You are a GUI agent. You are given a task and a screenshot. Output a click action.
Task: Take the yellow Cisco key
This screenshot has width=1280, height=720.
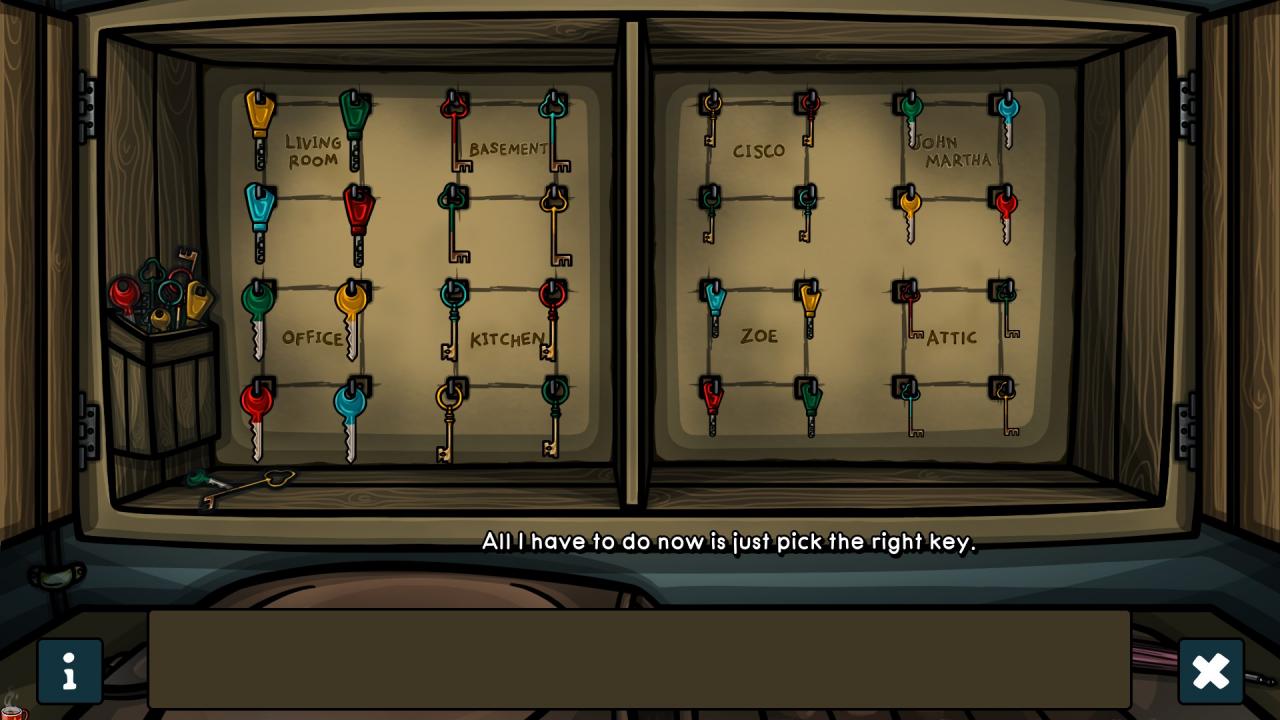[711, 116]
